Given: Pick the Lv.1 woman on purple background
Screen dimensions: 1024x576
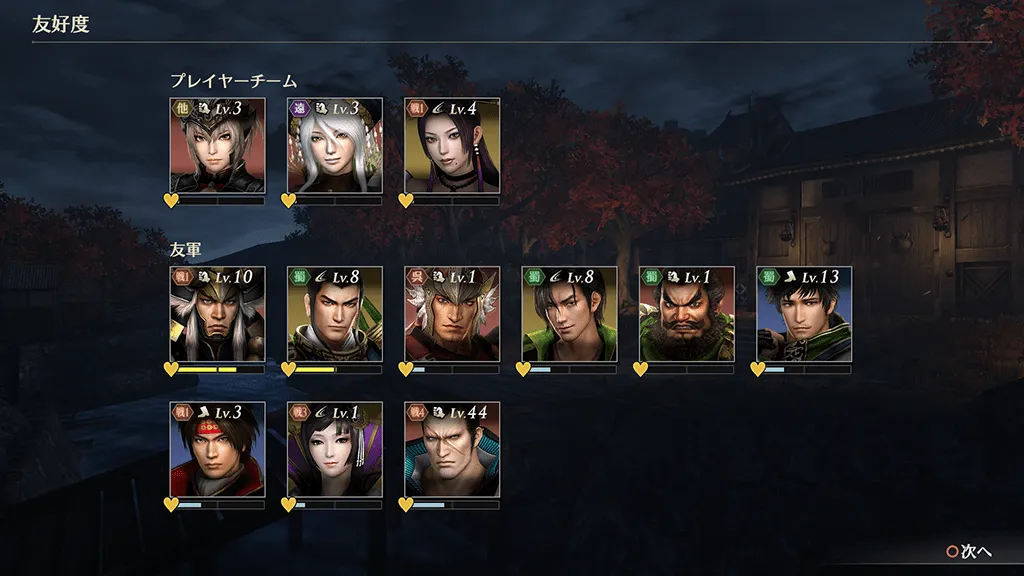Looking at the screenshot, I should (335, 450).
